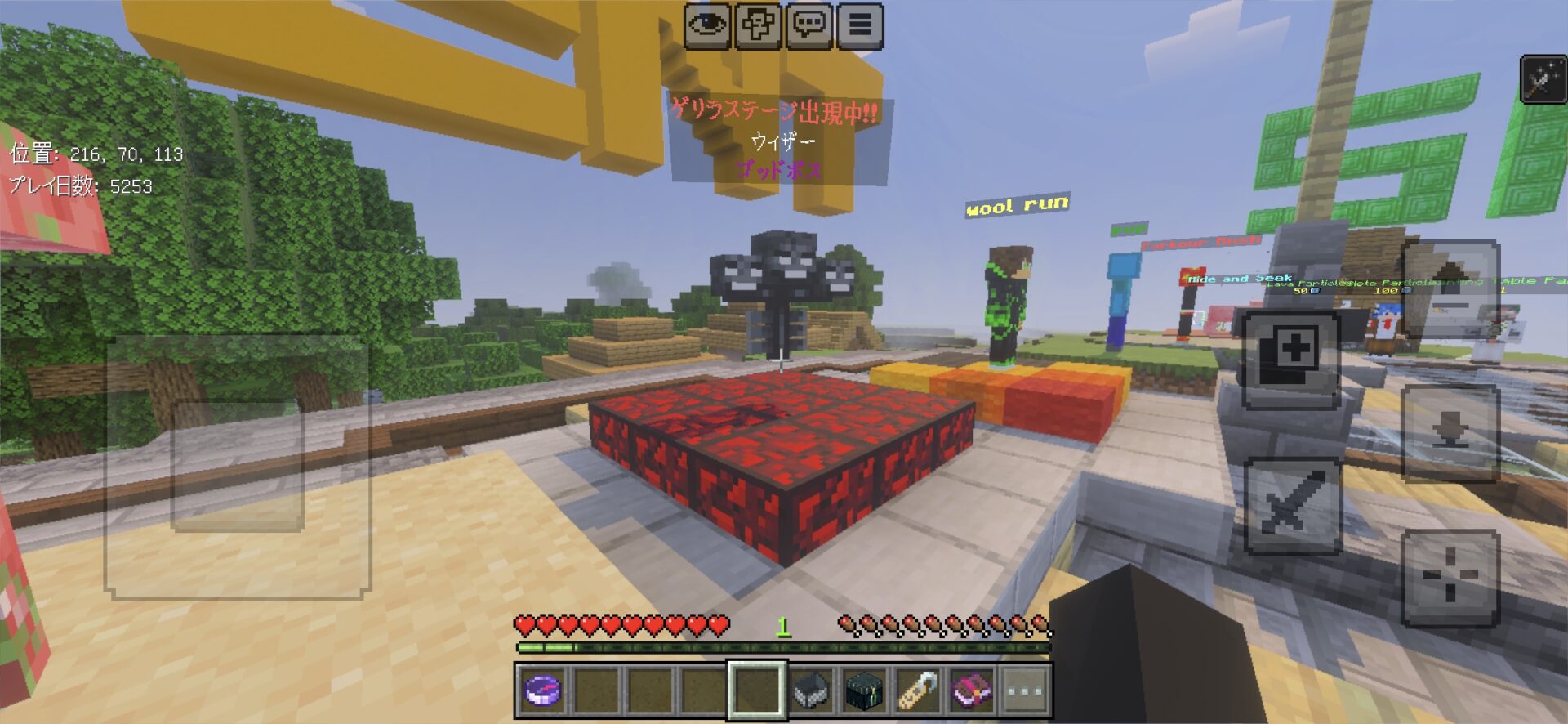Image resolution: width=1568 pixels, height=724 pixels.
Task: Tap the block place plus button
Action: [1290, 360]
